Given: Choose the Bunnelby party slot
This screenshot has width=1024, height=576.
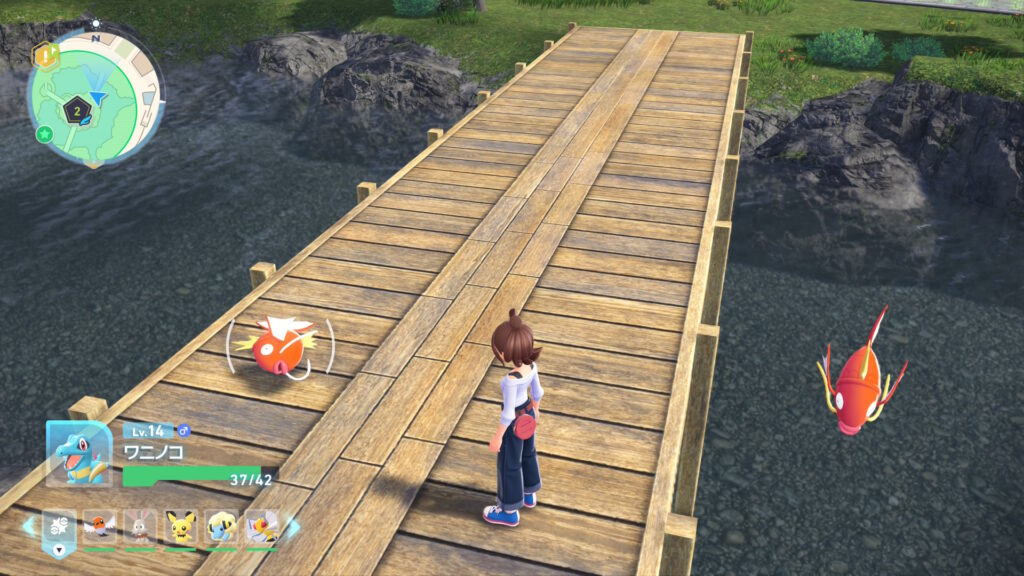Looking at the screenshot, I should tap(140, 526).
